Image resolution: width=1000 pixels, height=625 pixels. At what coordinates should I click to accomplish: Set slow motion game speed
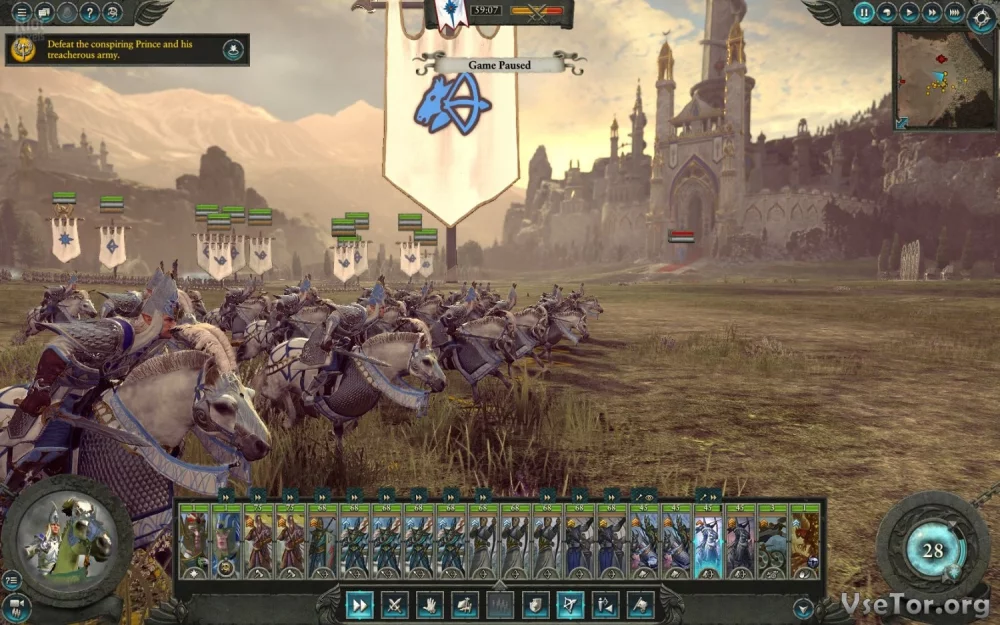[887, 13]
